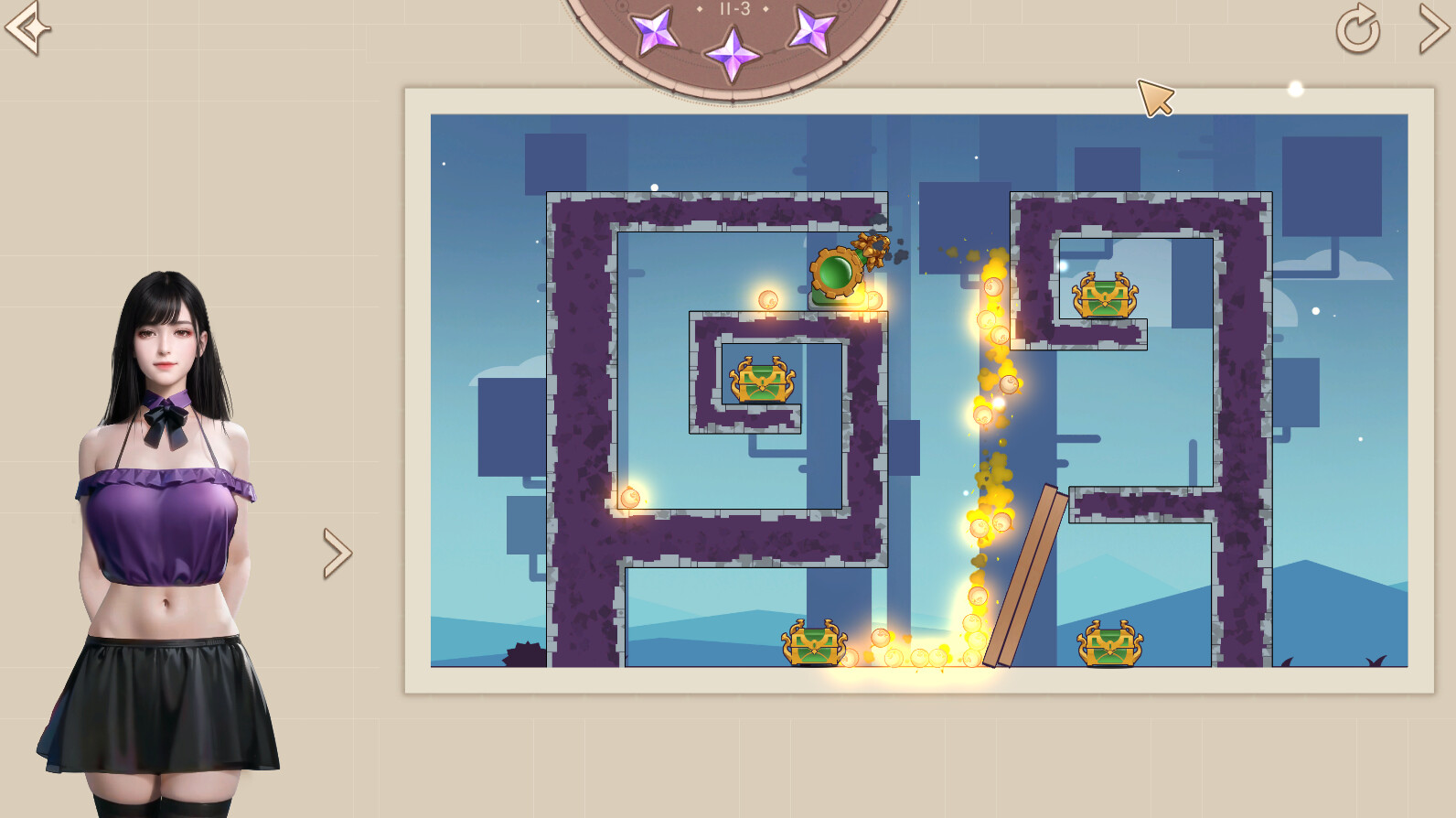The width and height of the screenshot is (1456, 818).
Task: Select the glowing coin near the left wall
Action: 632,495
